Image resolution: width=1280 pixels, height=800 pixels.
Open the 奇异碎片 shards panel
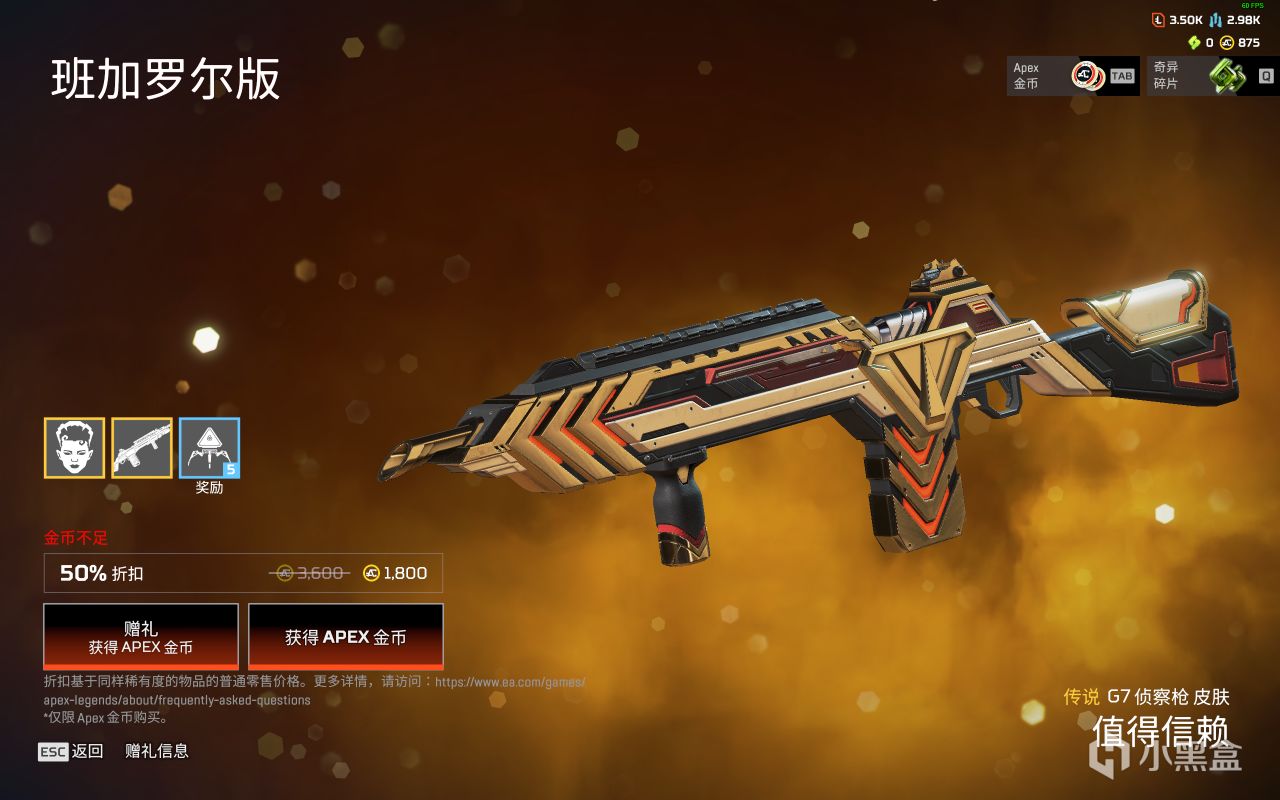click(x=1212, y=76)
